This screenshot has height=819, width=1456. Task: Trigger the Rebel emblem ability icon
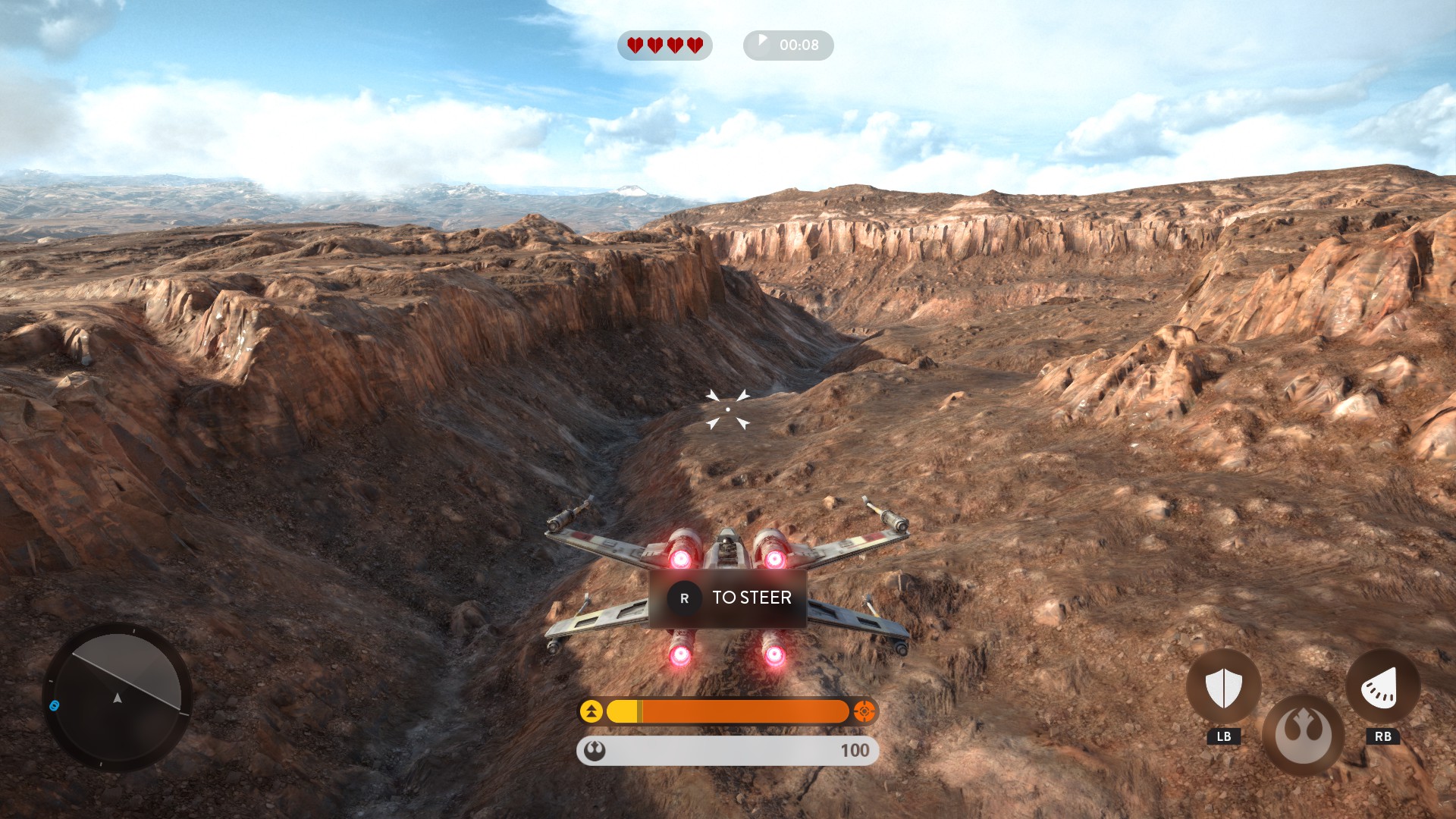(x=1303, y=734)
